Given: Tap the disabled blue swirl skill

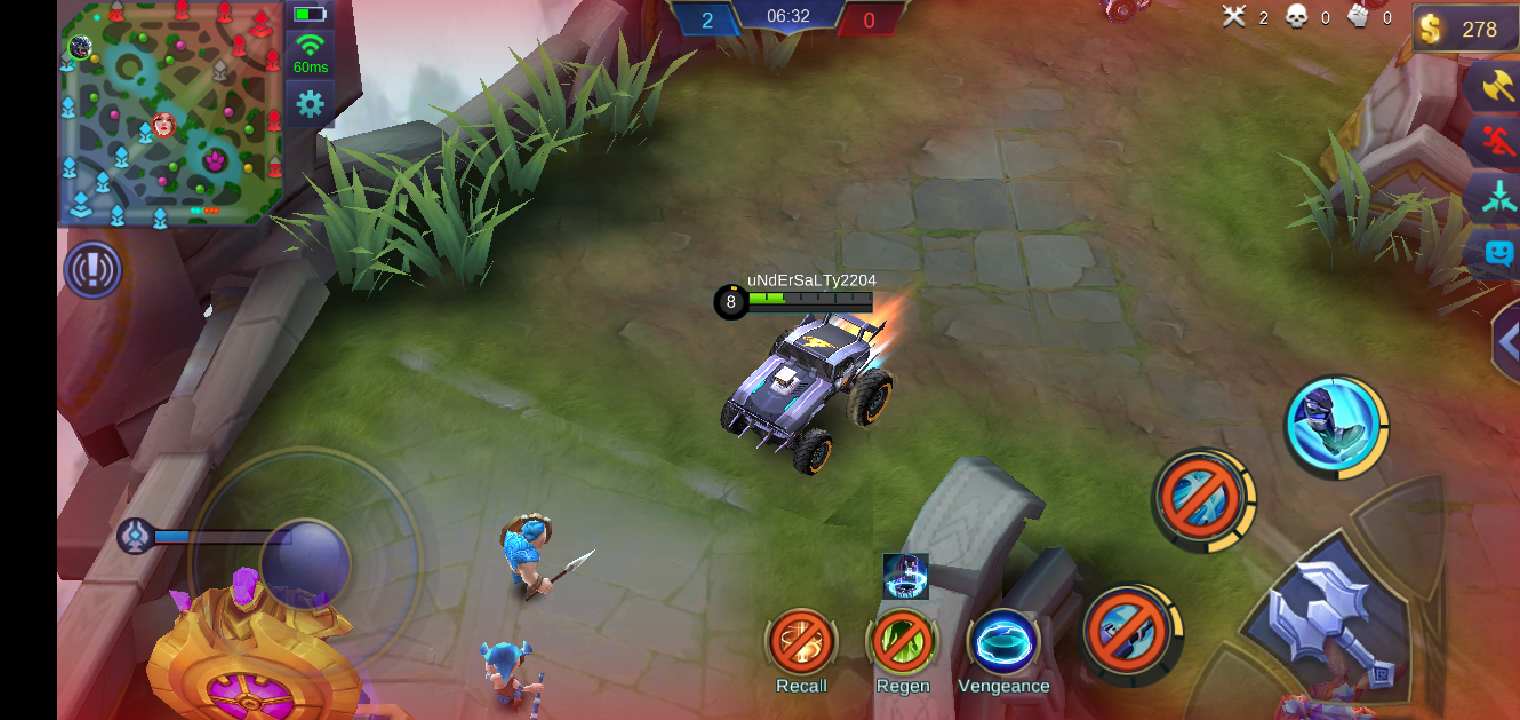Looking at the screenshot, I should click(1202, 498).
